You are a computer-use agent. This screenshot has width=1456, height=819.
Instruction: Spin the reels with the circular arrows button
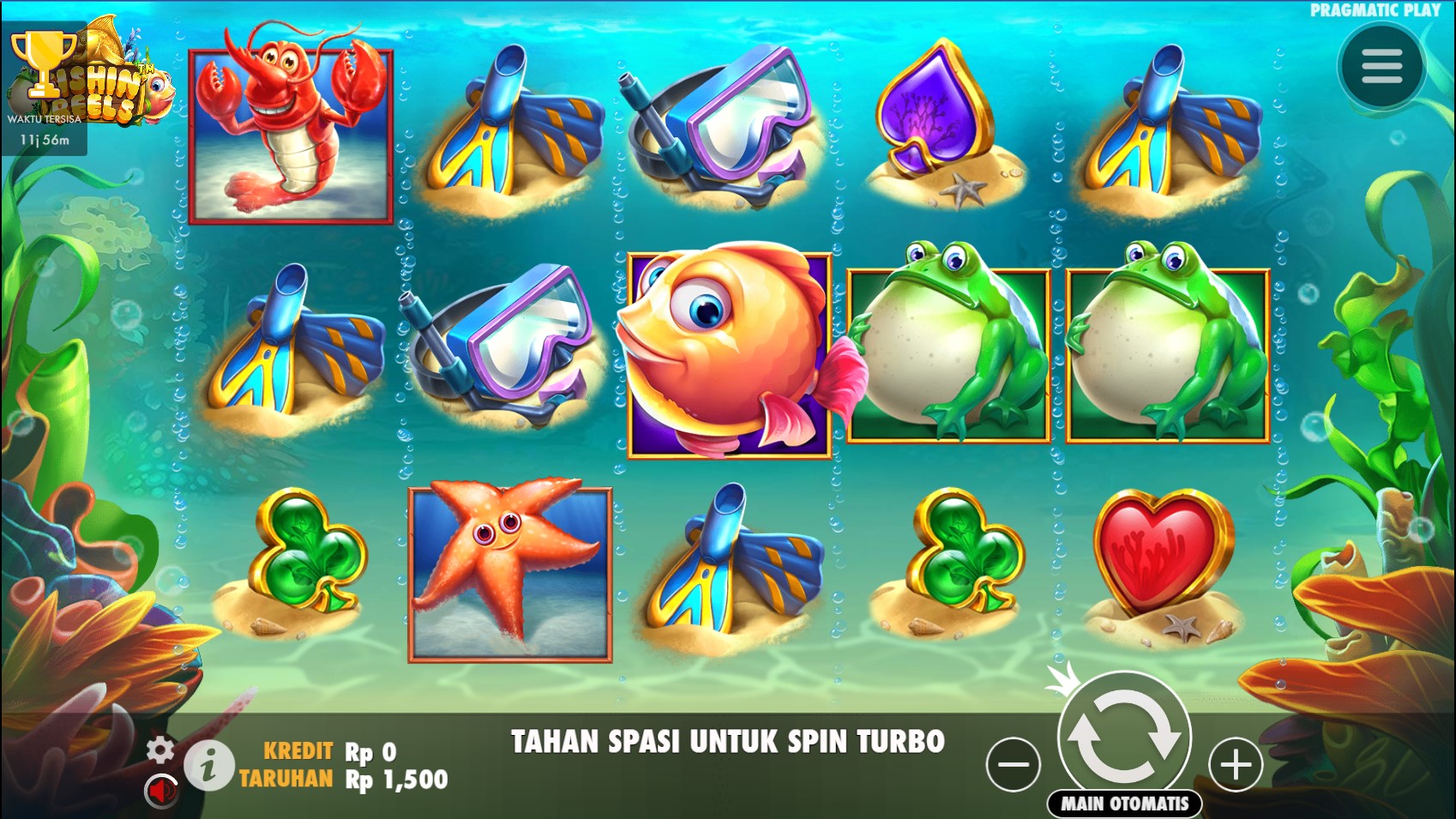tap(1124, 736)
